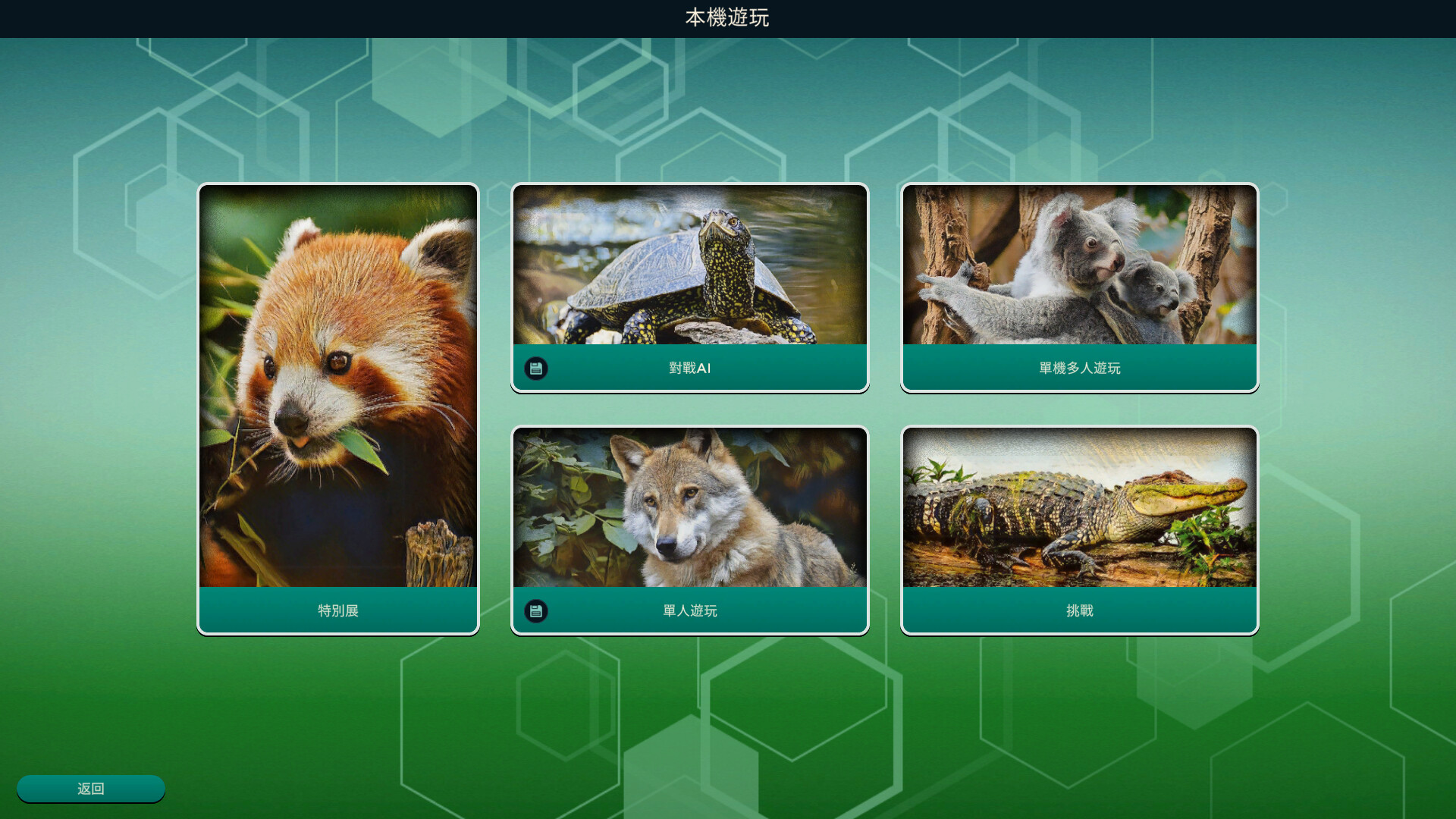Enter 挑戰 challenge mode via crocodile card
Viewport: 1456px width, 819px height.
(x=1078, y=610)
